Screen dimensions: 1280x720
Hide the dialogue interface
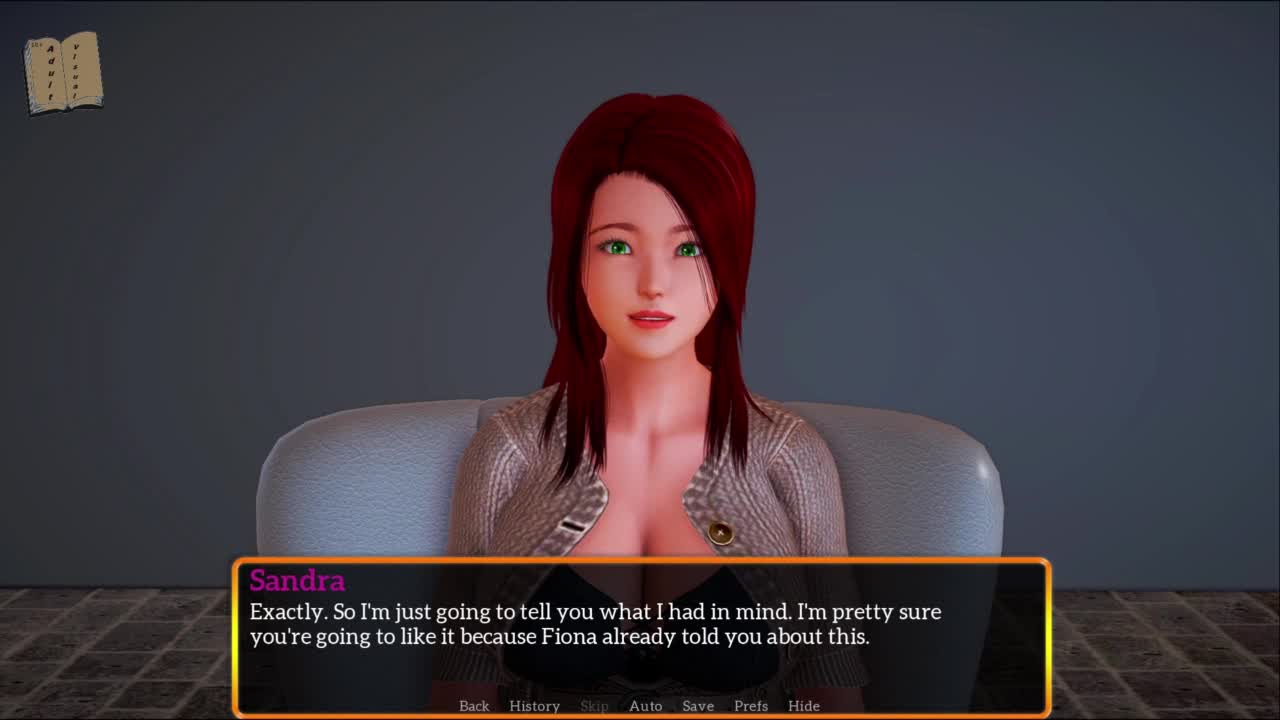804,706
